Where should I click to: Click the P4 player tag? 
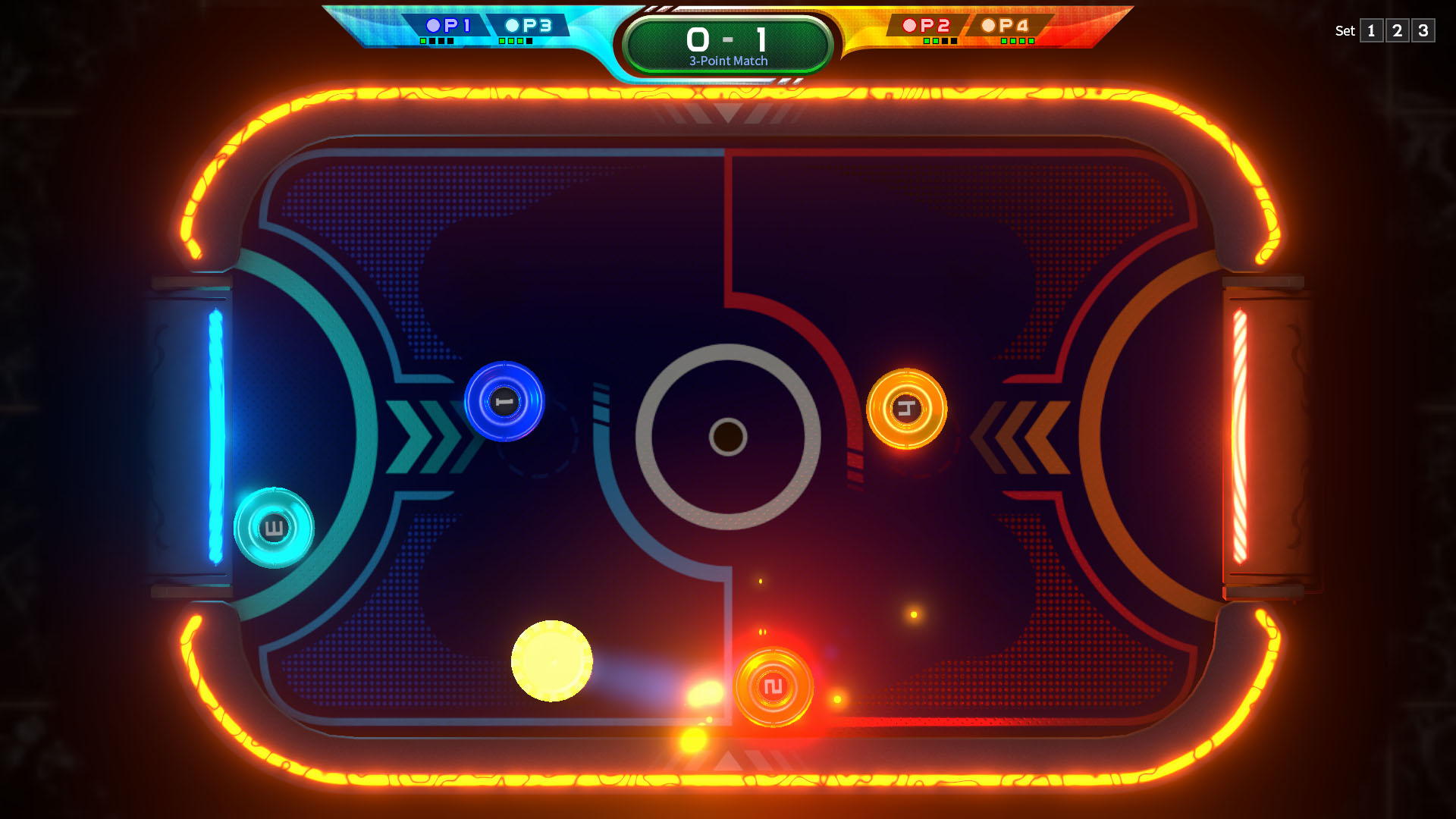[1006, 26]
